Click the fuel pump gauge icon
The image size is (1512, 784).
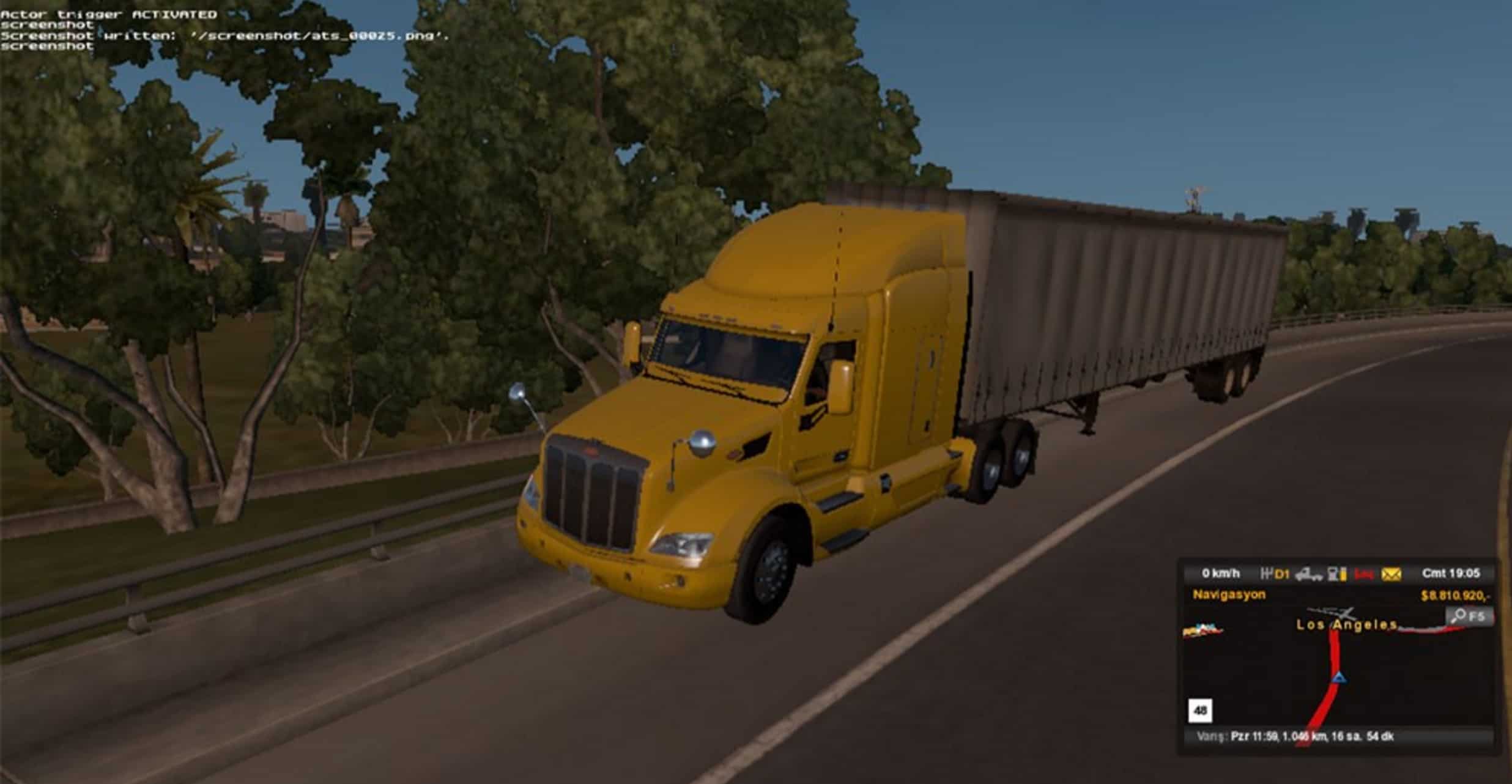[1338, 574]
